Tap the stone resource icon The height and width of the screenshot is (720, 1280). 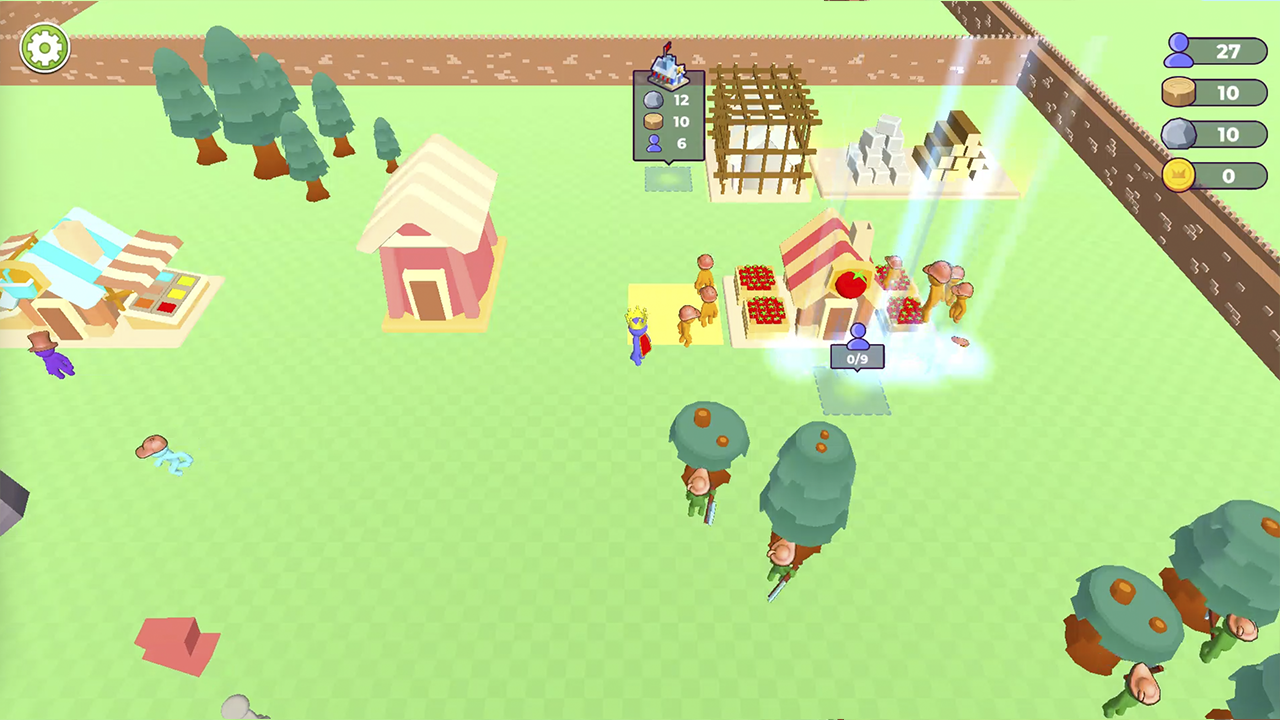(x=1178, y=134)
